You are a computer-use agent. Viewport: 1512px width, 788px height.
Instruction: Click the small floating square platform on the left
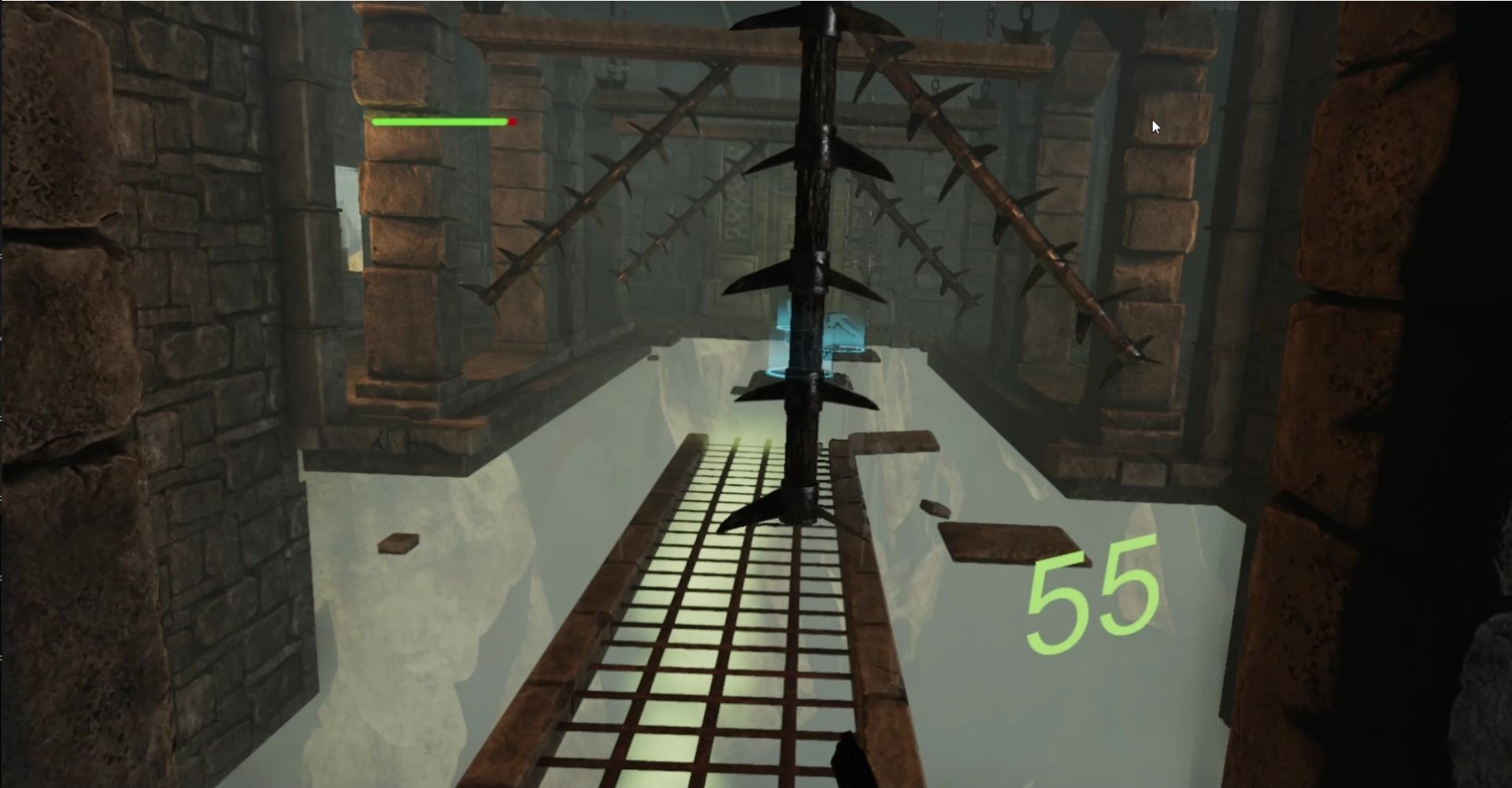click(399, 542)
